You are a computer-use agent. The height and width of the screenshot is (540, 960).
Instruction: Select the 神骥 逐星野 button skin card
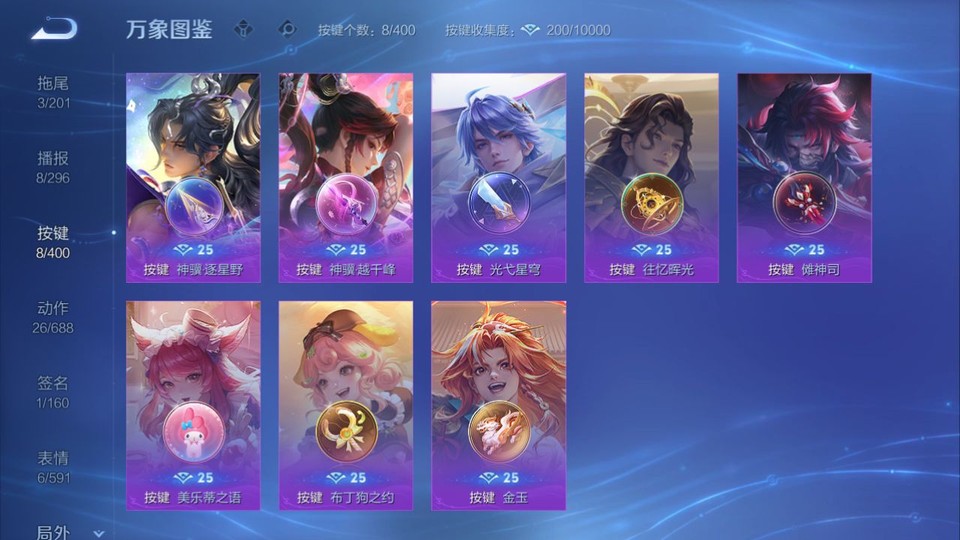(193, 177)
